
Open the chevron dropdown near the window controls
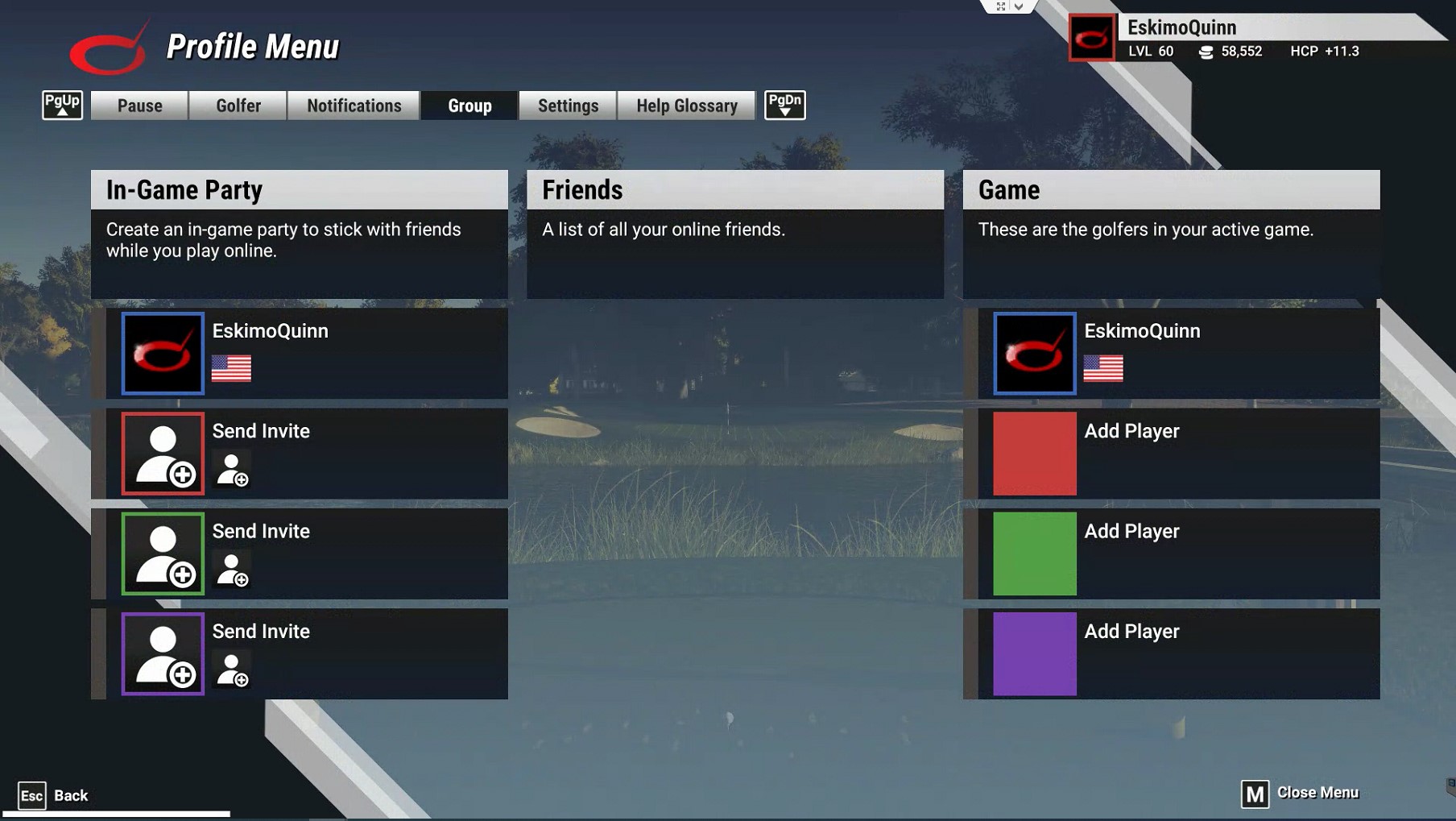(x=1020, y=6)
